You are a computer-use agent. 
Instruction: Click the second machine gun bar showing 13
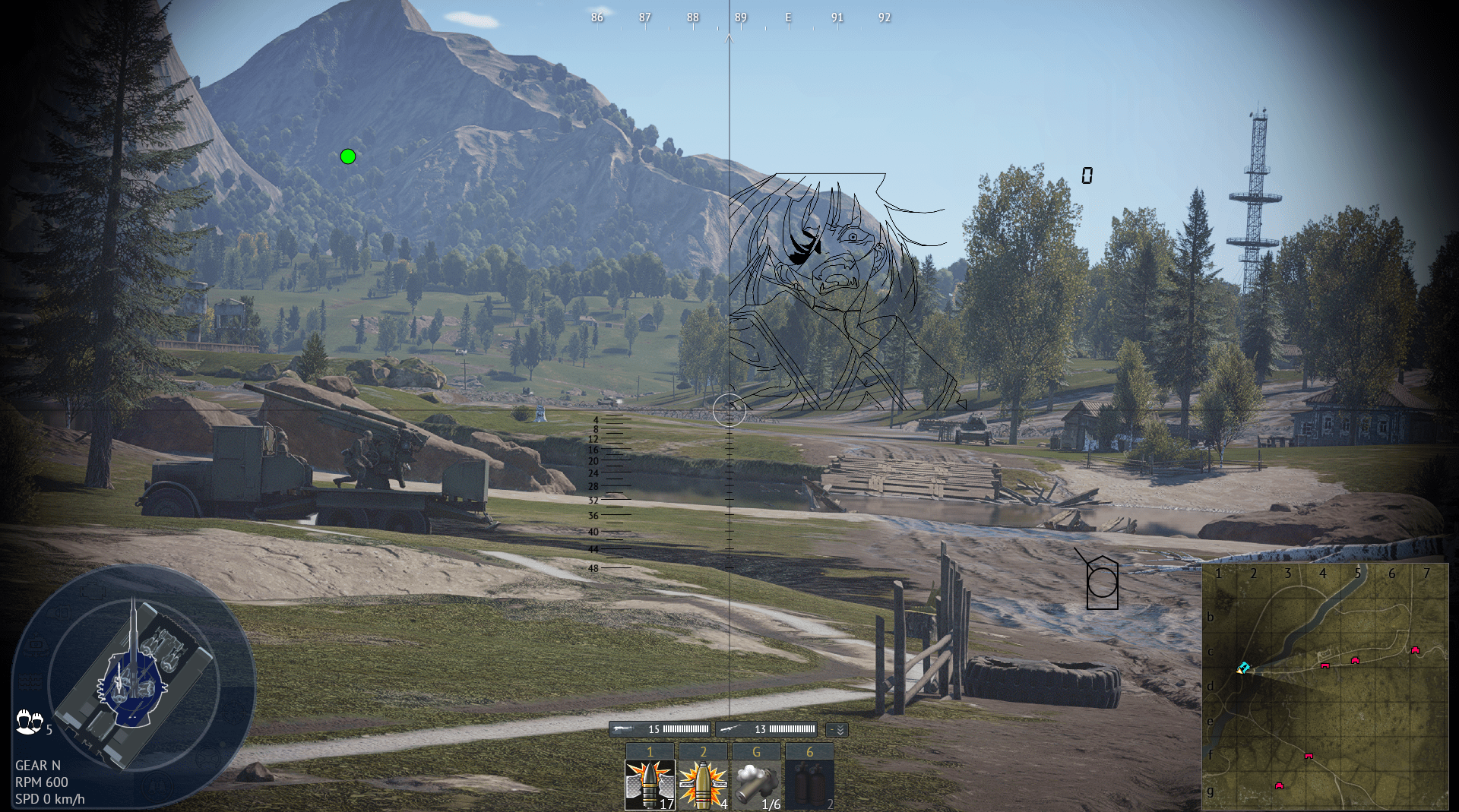[x=766, y=729]
